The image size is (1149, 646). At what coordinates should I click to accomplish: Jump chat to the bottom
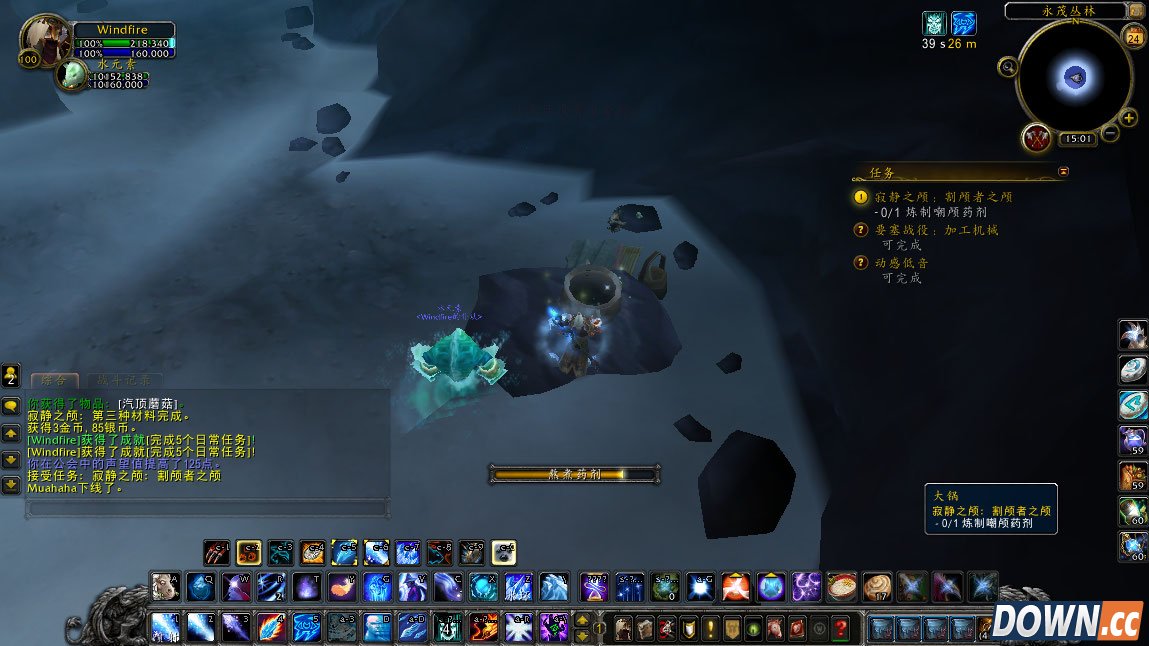coord(10,485)
